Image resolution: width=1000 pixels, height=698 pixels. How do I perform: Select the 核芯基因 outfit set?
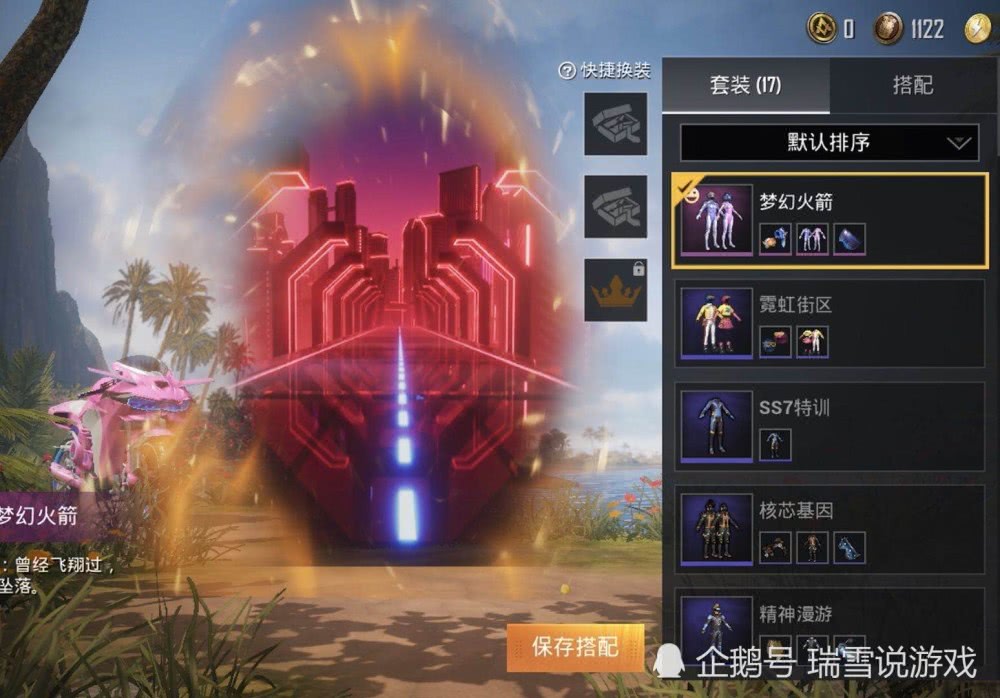click(x=828, y=528)
